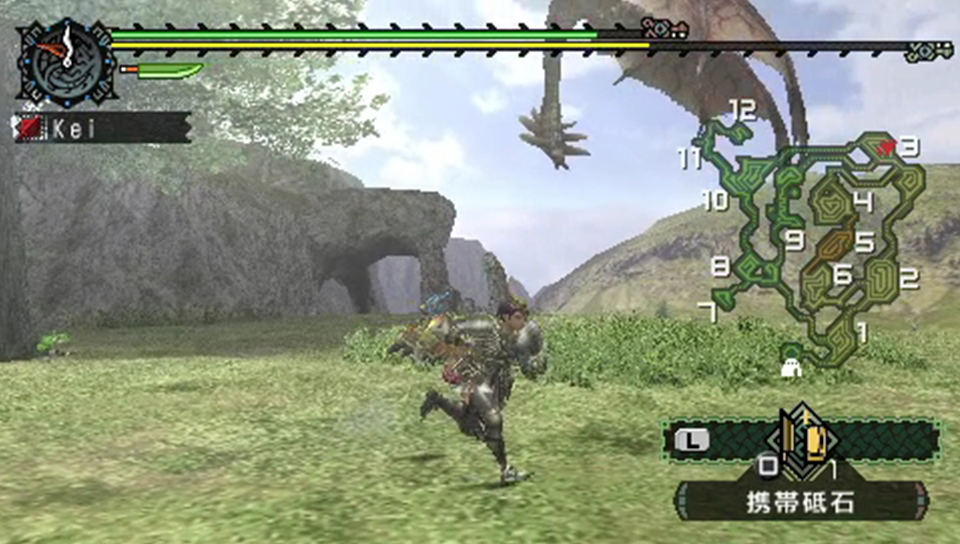Open the quest timer clock icon
The height and width of the screenshot is (544, 960).
(x=66, y=60)
